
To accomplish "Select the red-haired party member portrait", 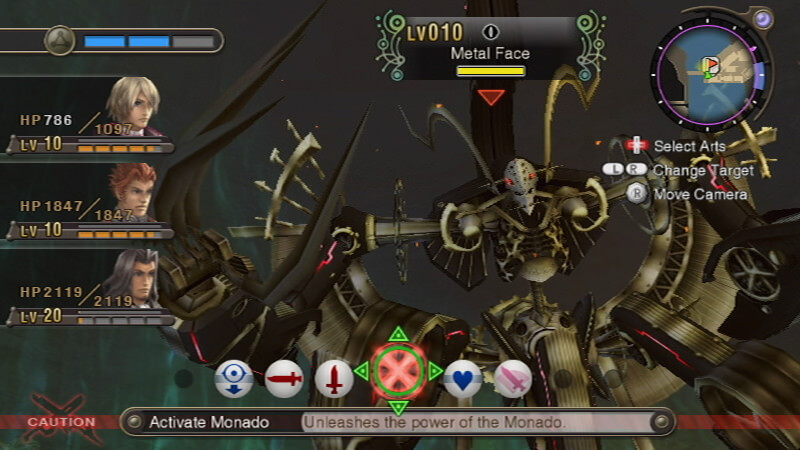I will [132, 193].
